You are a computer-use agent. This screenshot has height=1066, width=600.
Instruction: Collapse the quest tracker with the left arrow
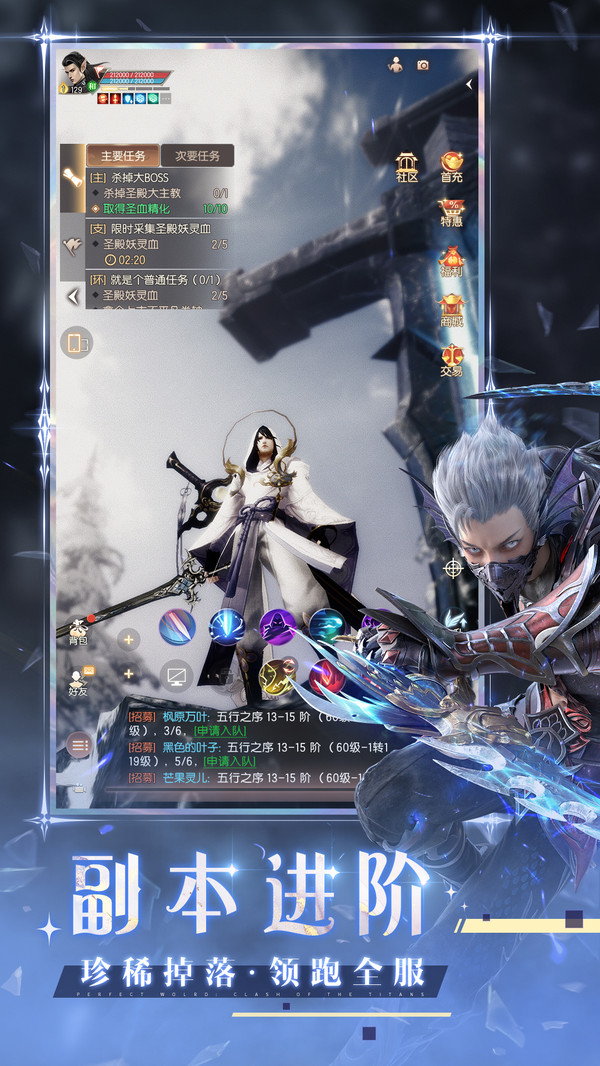coord(72,297)
